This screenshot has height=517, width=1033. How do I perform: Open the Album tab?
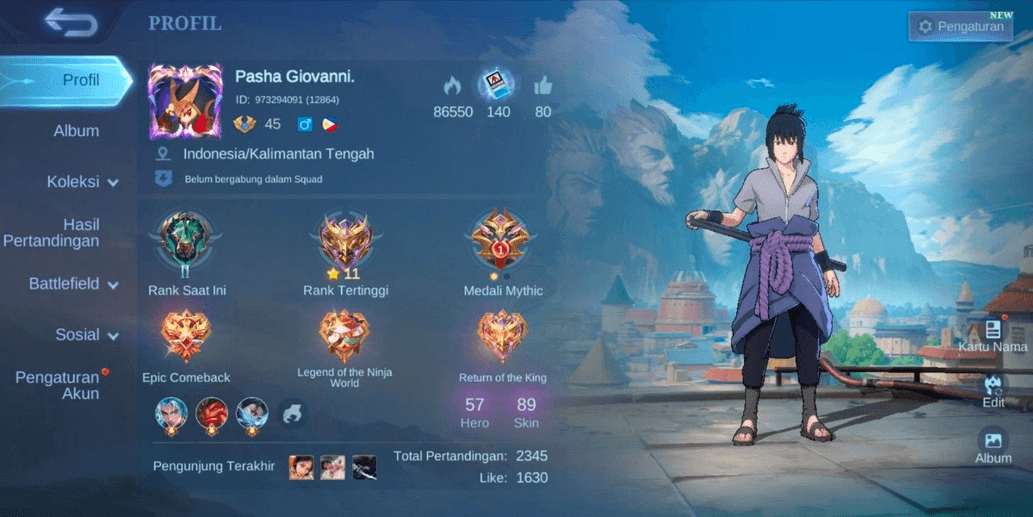pos(76,131)
